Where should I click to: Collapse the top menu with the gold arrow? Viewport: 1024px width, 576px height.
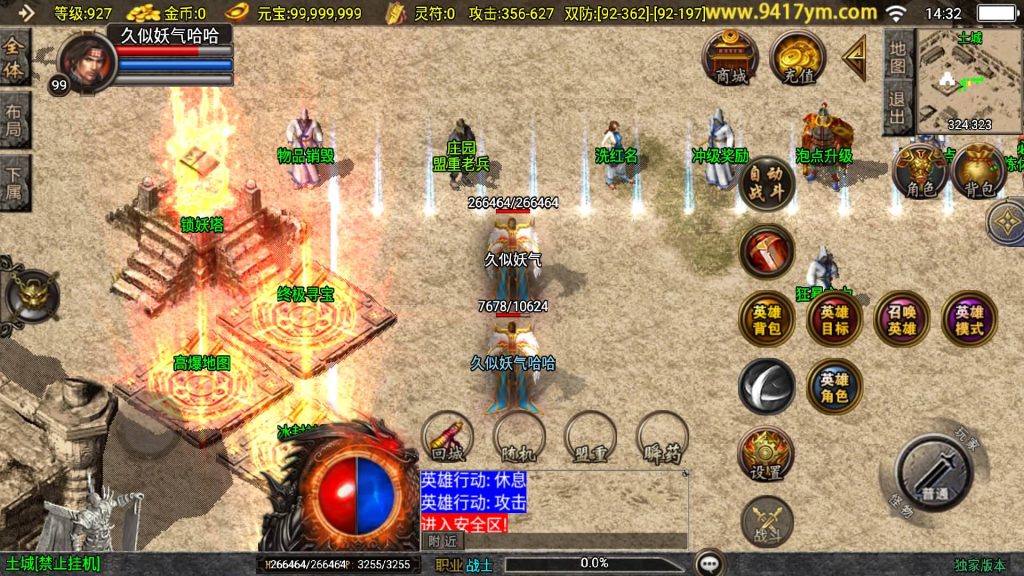click(x=855, y=58)
